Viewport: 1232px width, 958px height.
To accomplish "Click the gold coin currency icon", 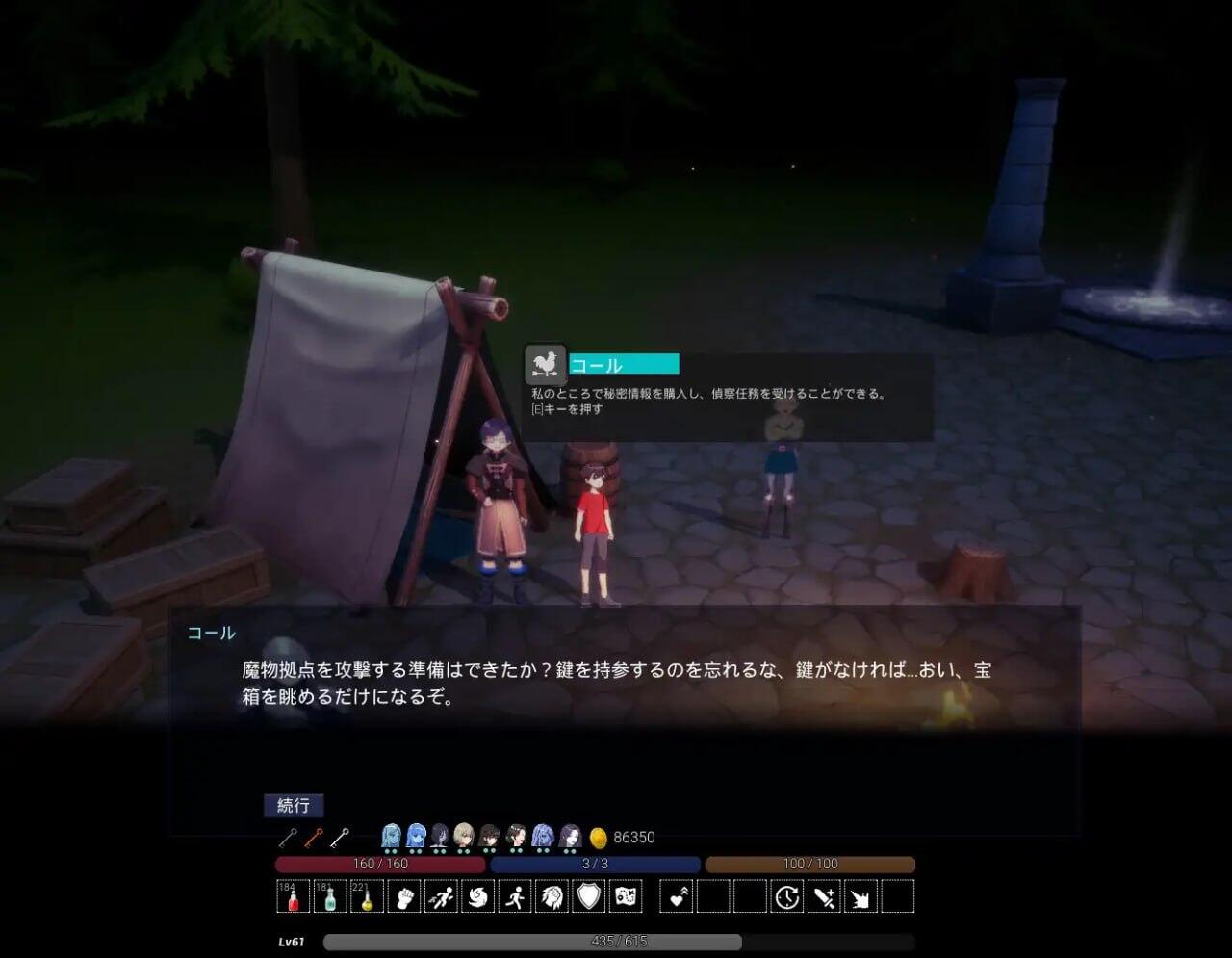I will coord(597,837).
